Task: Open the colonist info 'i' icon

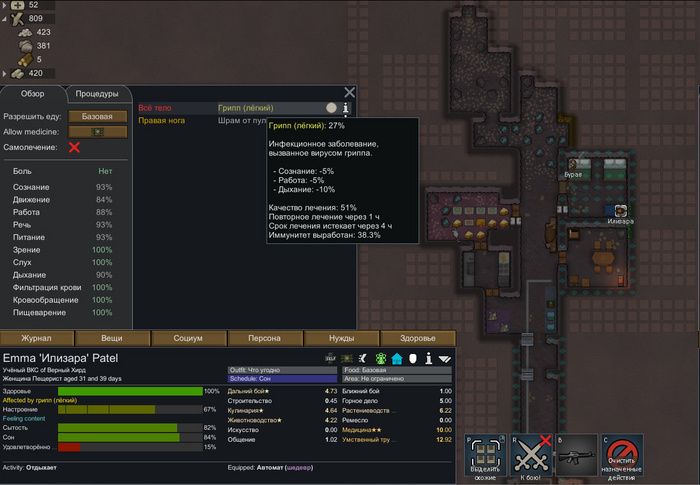Action: (428, 358)
